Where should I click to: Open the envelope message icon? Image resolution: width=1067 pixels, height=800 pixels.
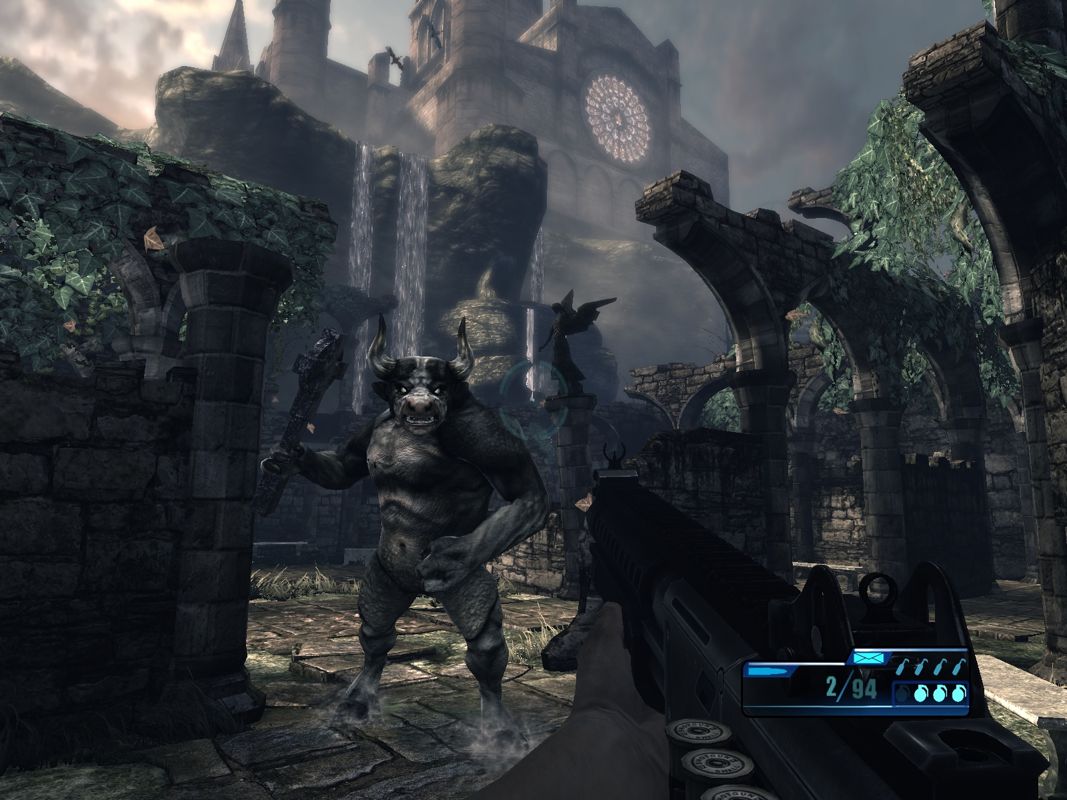click(x=866, y=658)
